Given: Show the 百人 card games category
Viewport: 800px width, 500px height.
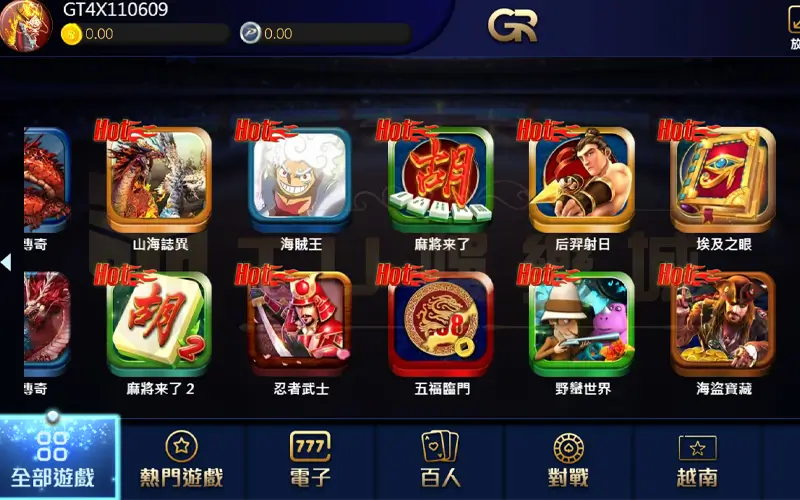Looking at the screenshot, I should click(x=440, y=460).
